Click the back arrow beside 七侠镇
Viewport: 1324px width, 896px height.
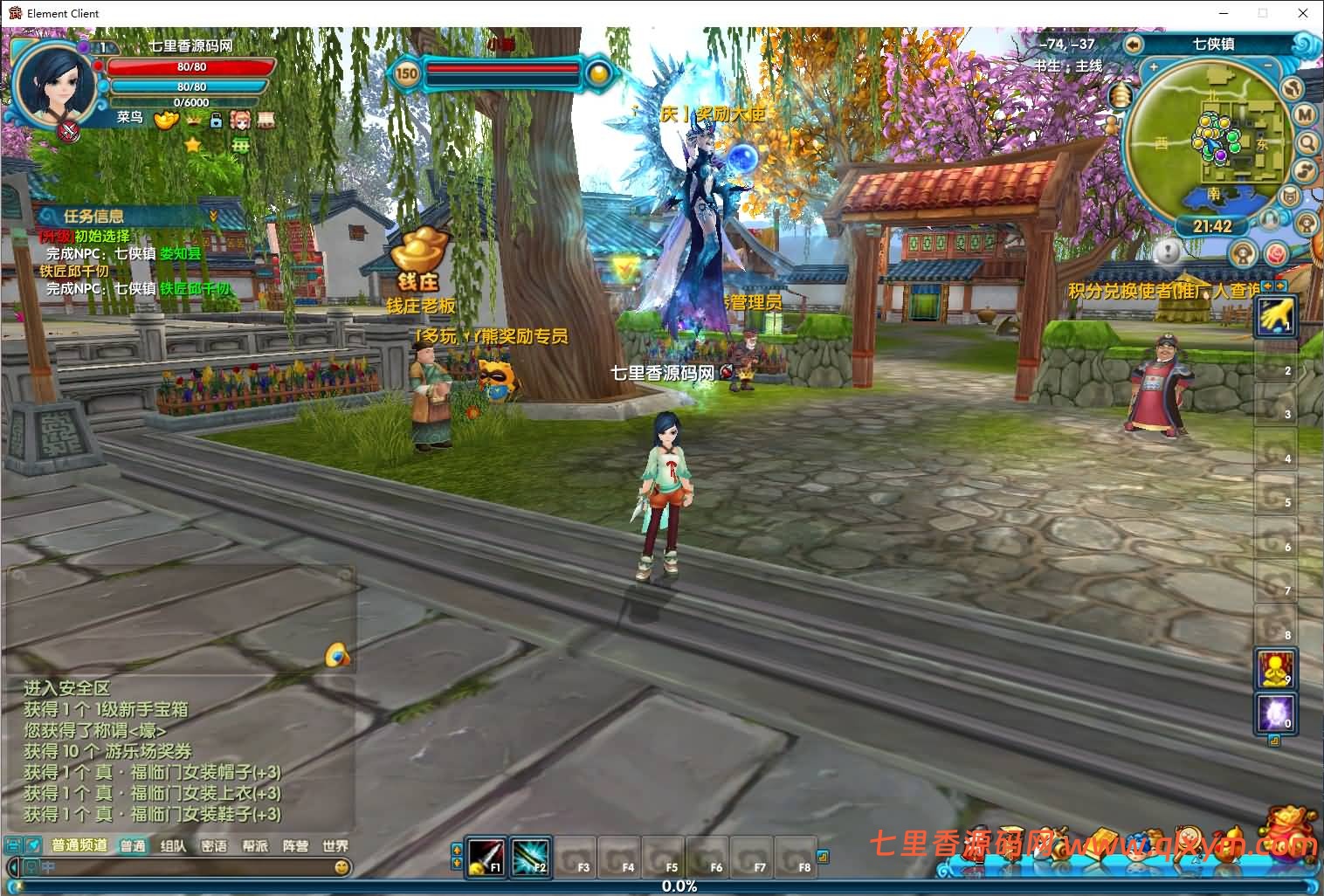tap(1134, 45)
